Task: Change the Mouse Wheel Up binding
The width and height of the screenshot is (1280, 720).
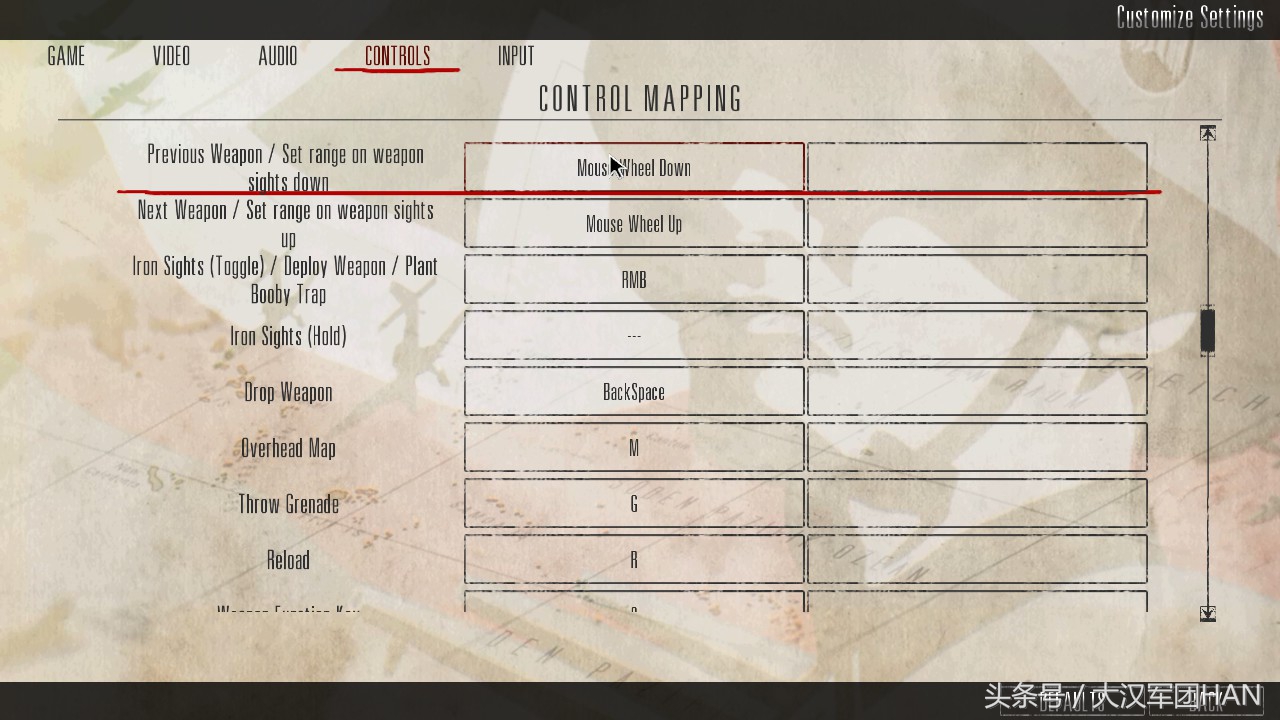Action: click(634, 224)
